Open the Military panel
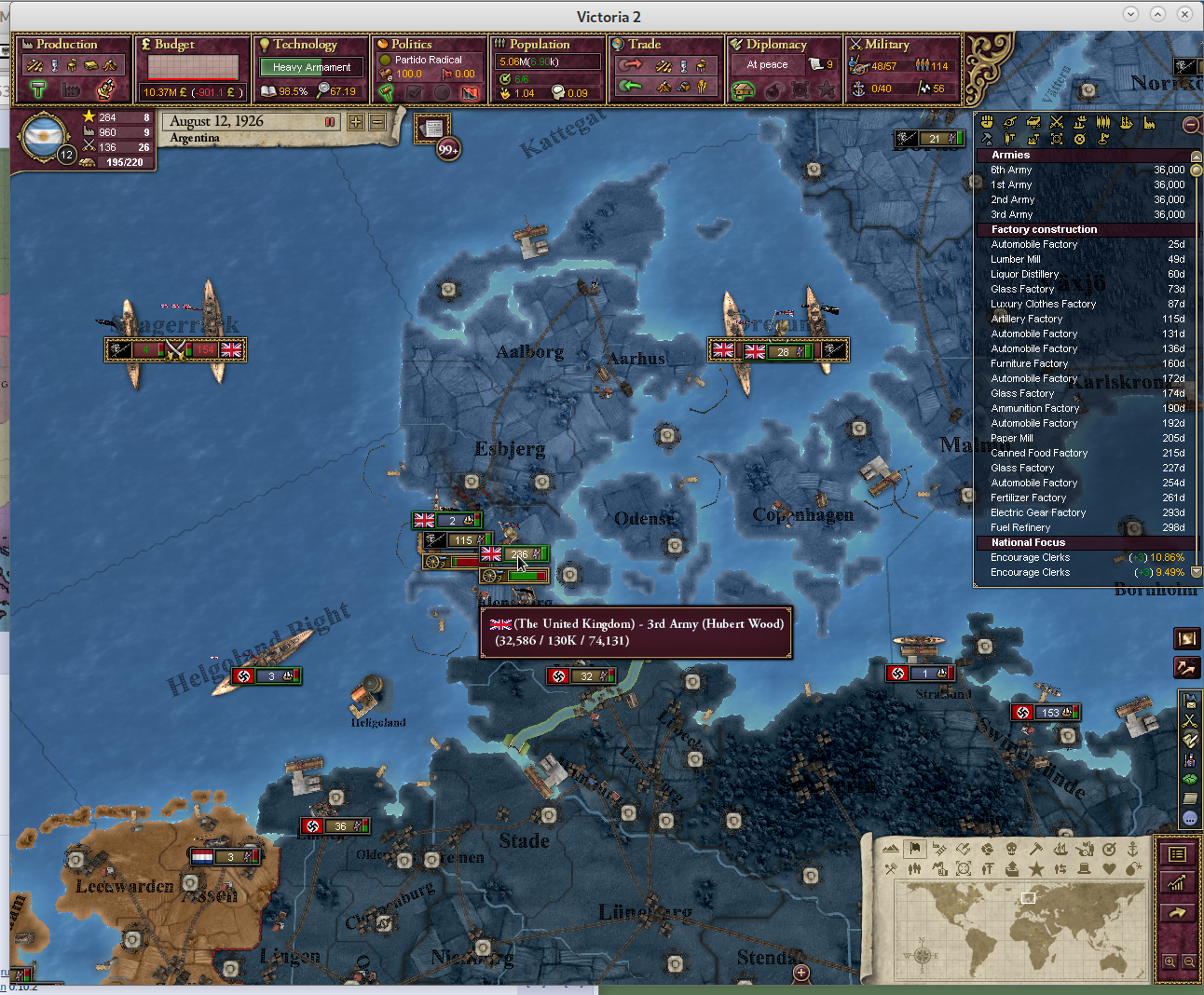1204x995 pixels. click(886, 45)
